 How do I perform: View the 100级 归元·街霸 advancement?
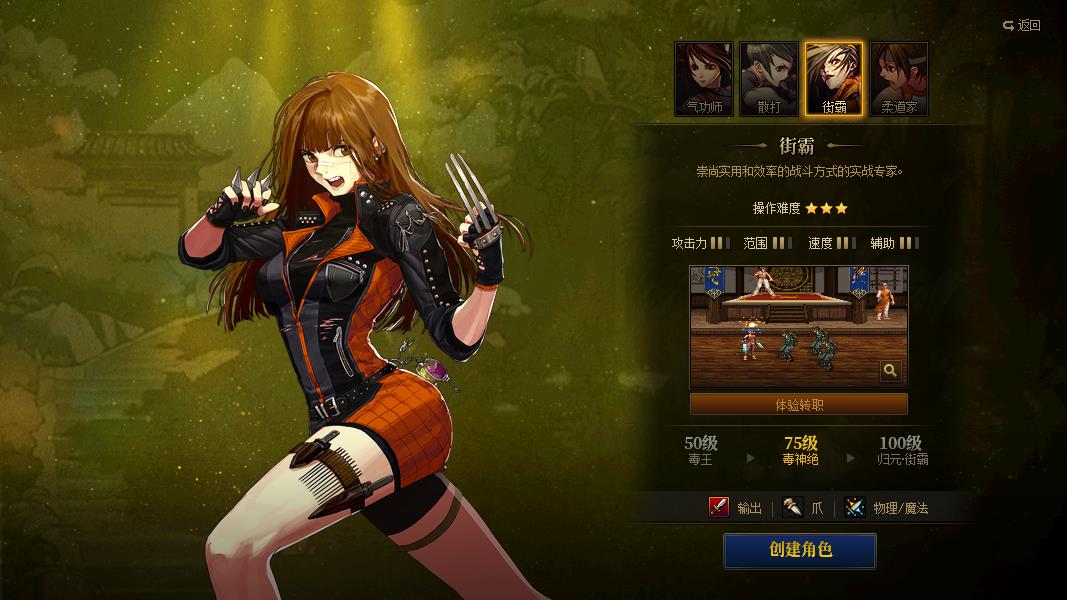900,451
